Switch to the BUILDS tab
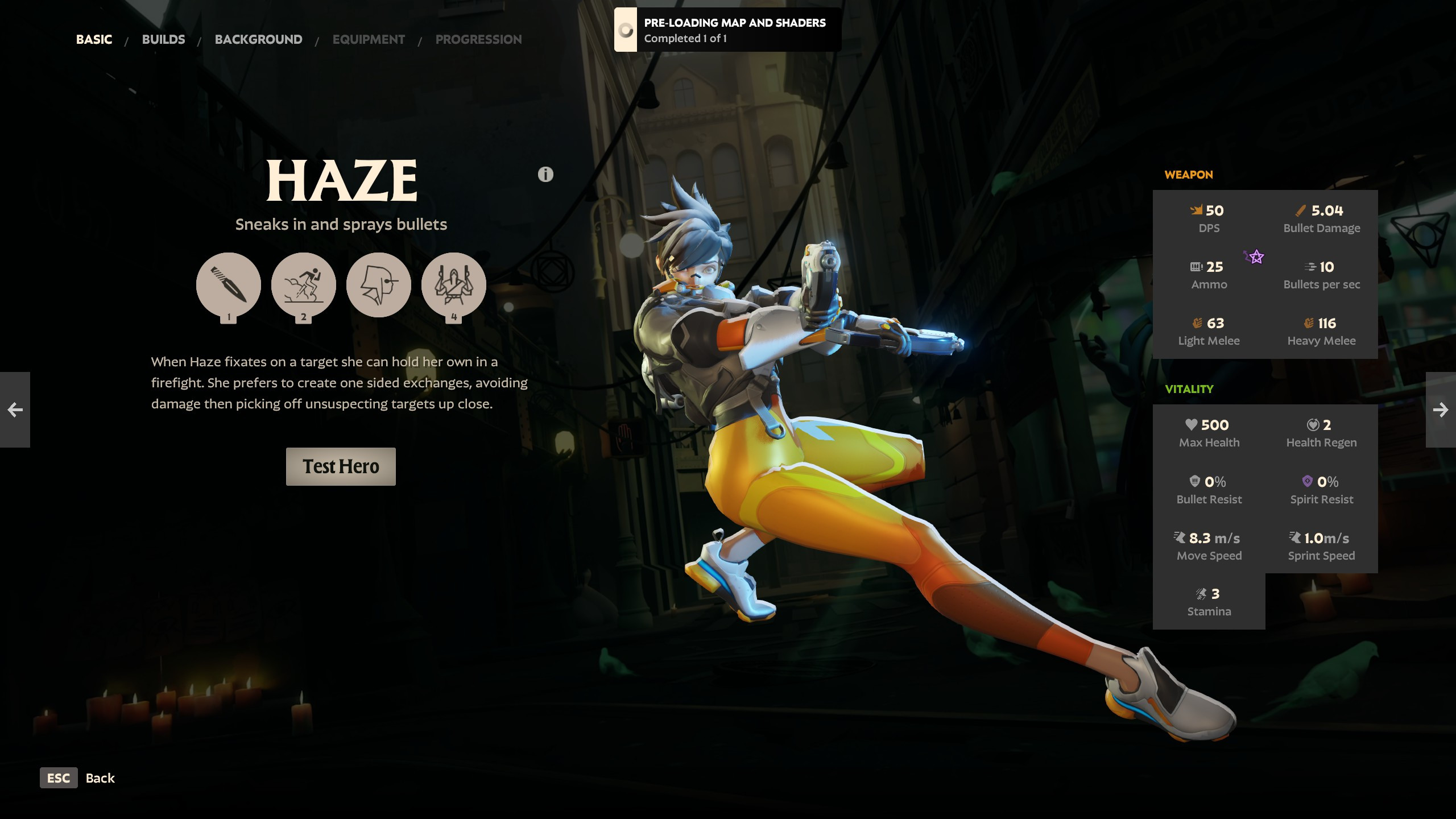This screenshot has width=1456, height=819. [x=163, y=39]
